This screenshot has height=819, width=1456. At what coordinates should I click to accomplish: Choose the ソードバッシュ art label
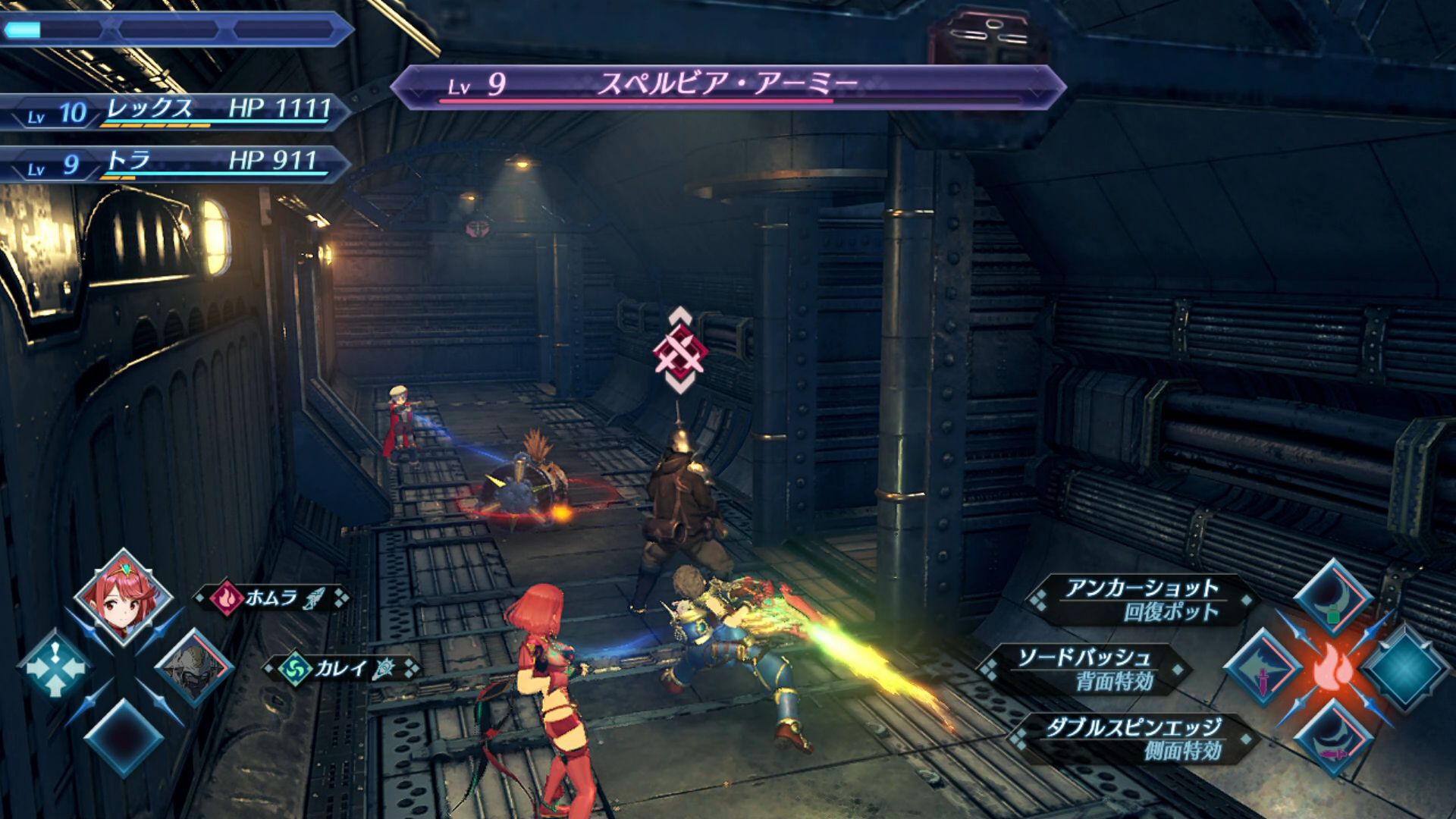pos(1085,669)
